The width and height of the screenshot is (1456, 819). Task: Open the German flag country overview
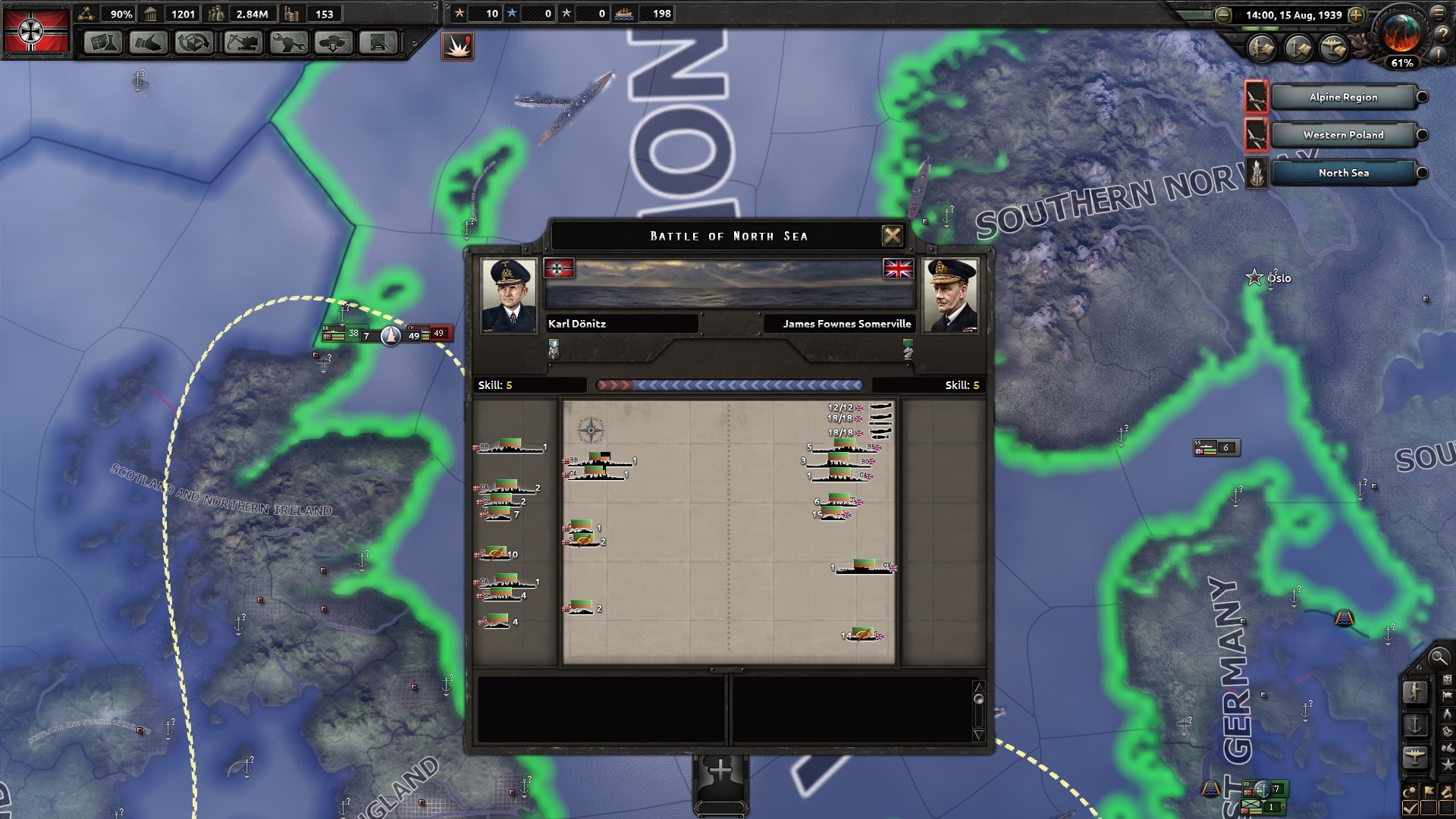click(x=36, y=31)
